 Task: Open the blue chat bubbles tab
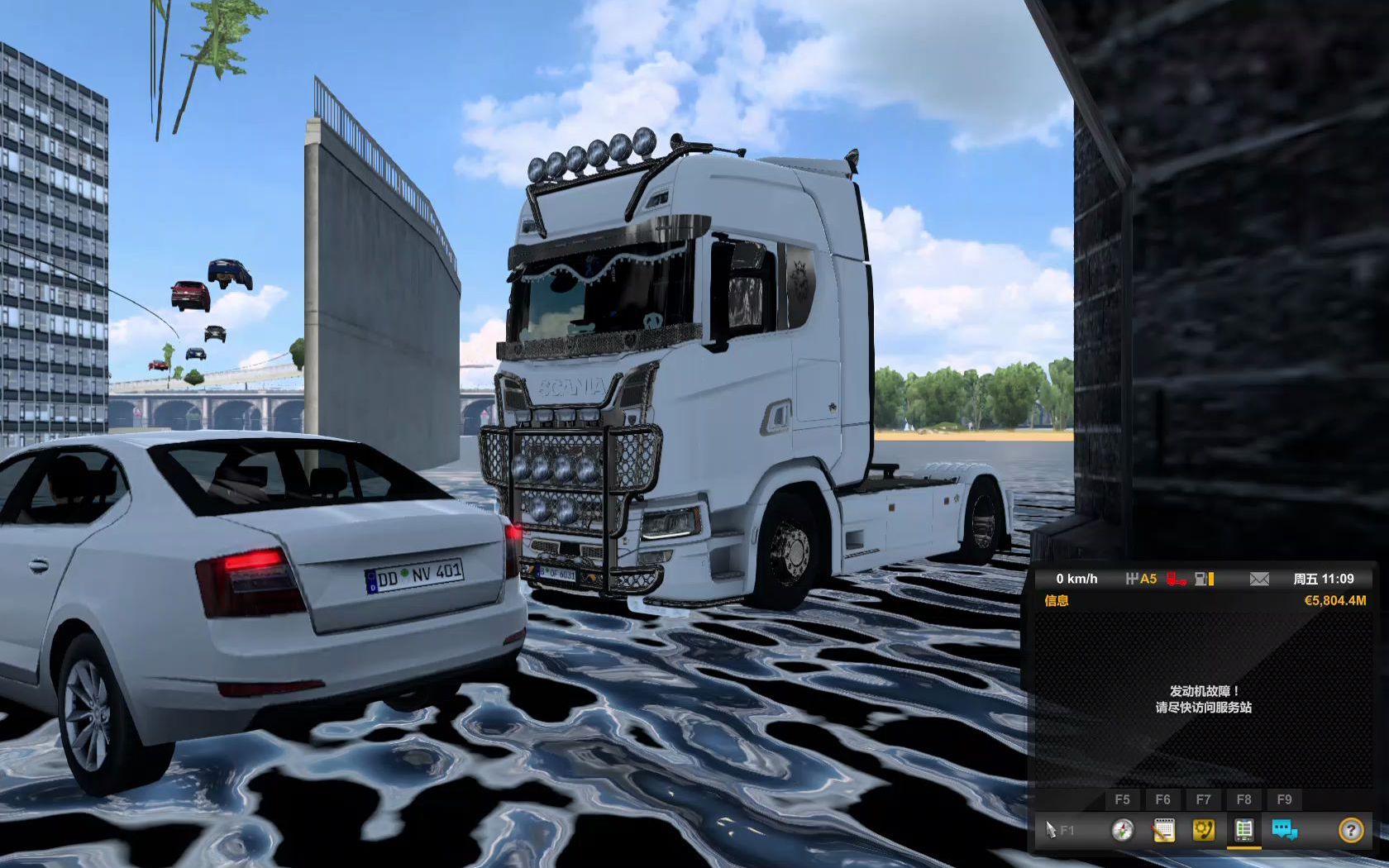[x=1284, y=830]
